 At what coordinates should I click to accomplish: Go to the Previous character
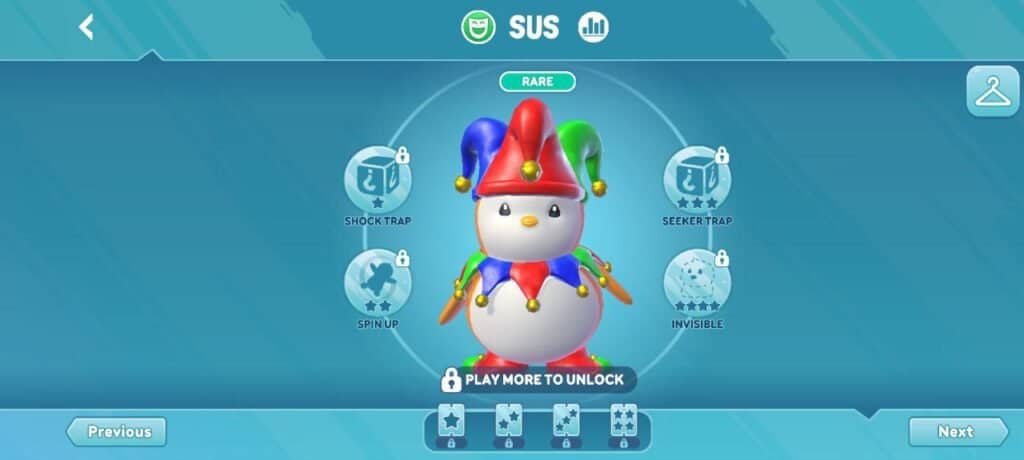[117, 432]
